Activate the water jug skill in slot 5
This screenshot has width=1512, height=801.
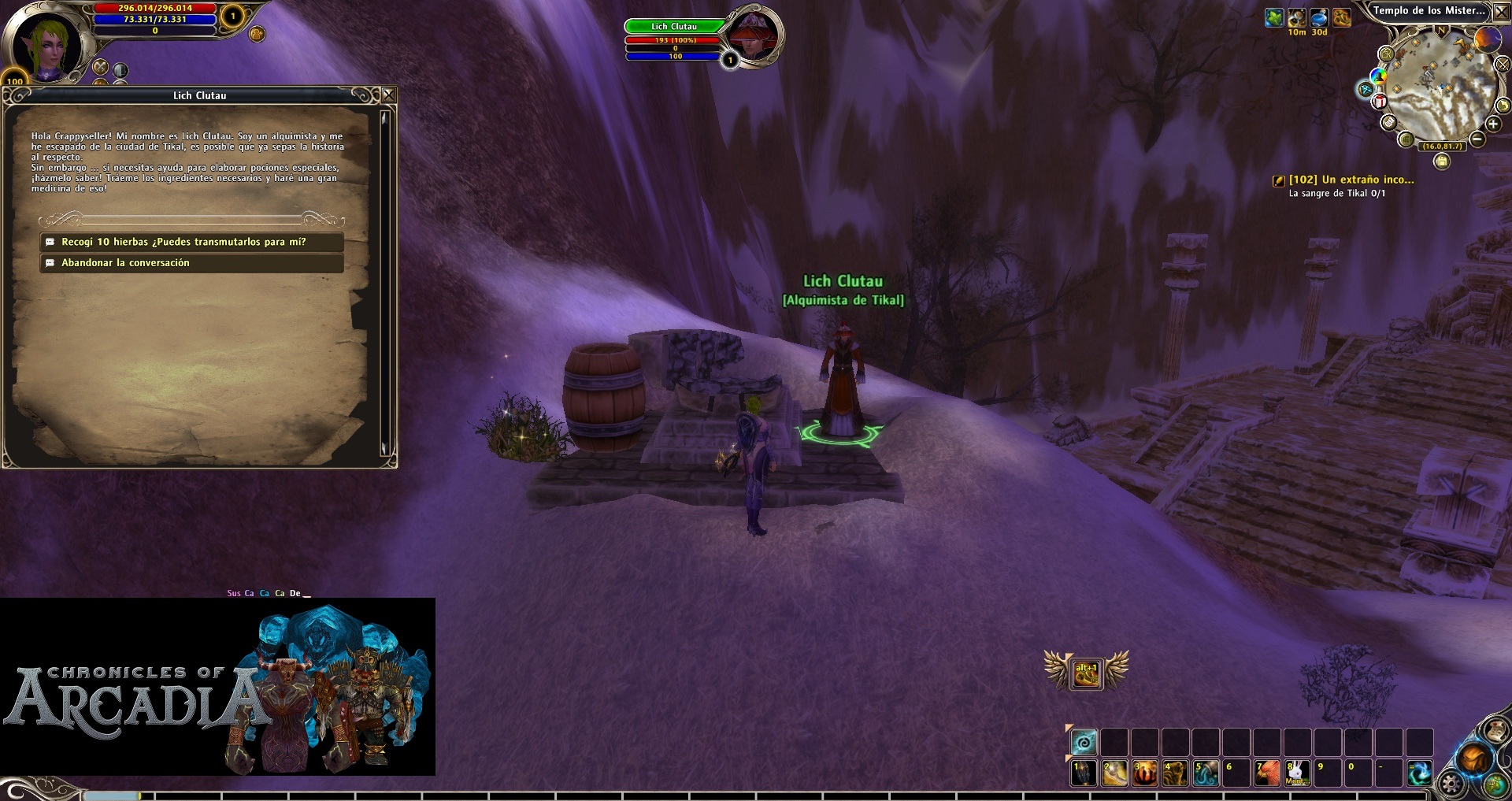1205,773
